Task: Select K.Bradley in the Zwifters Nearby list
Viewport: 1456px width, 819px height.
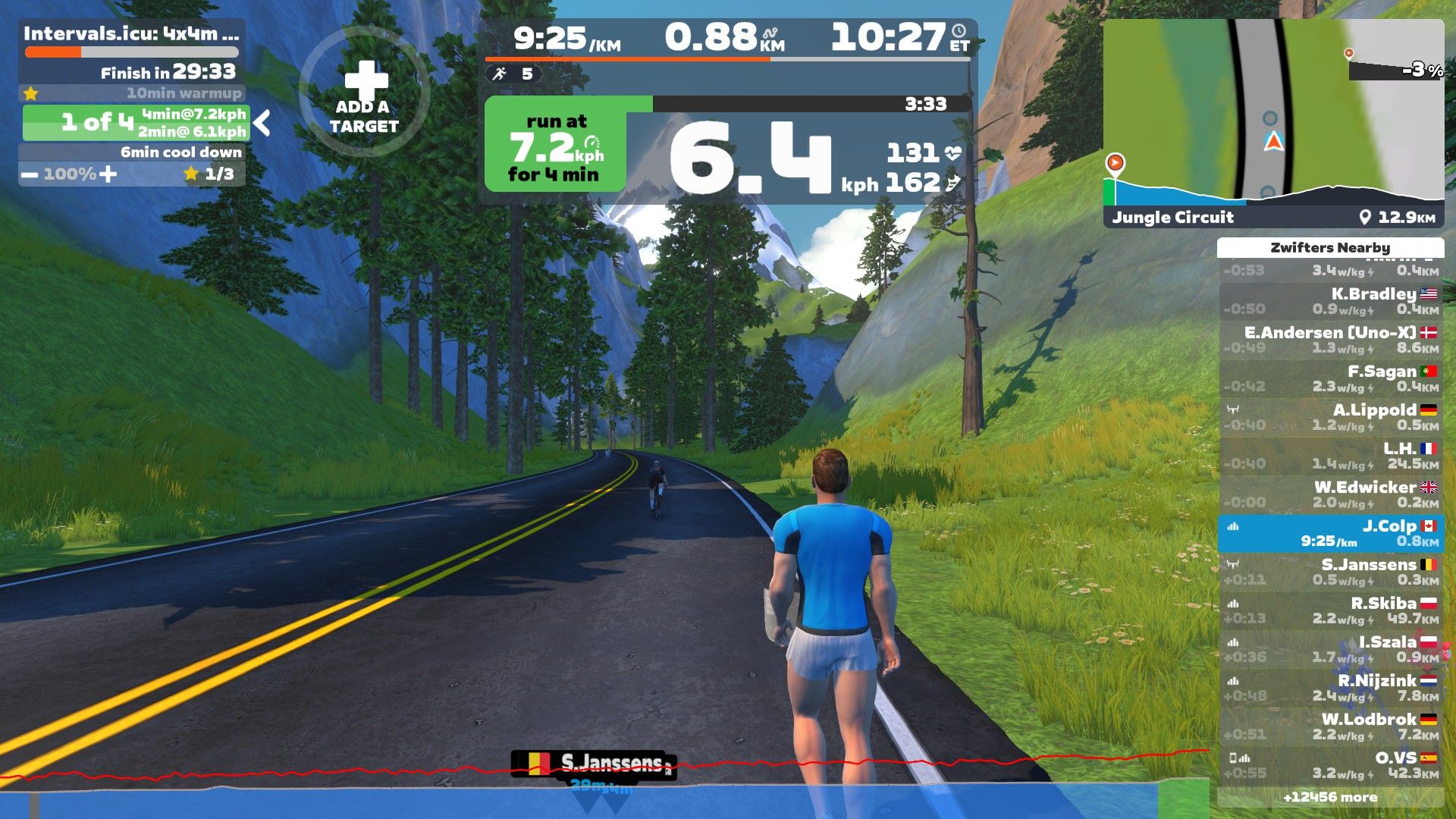Action: (1331, 301)
